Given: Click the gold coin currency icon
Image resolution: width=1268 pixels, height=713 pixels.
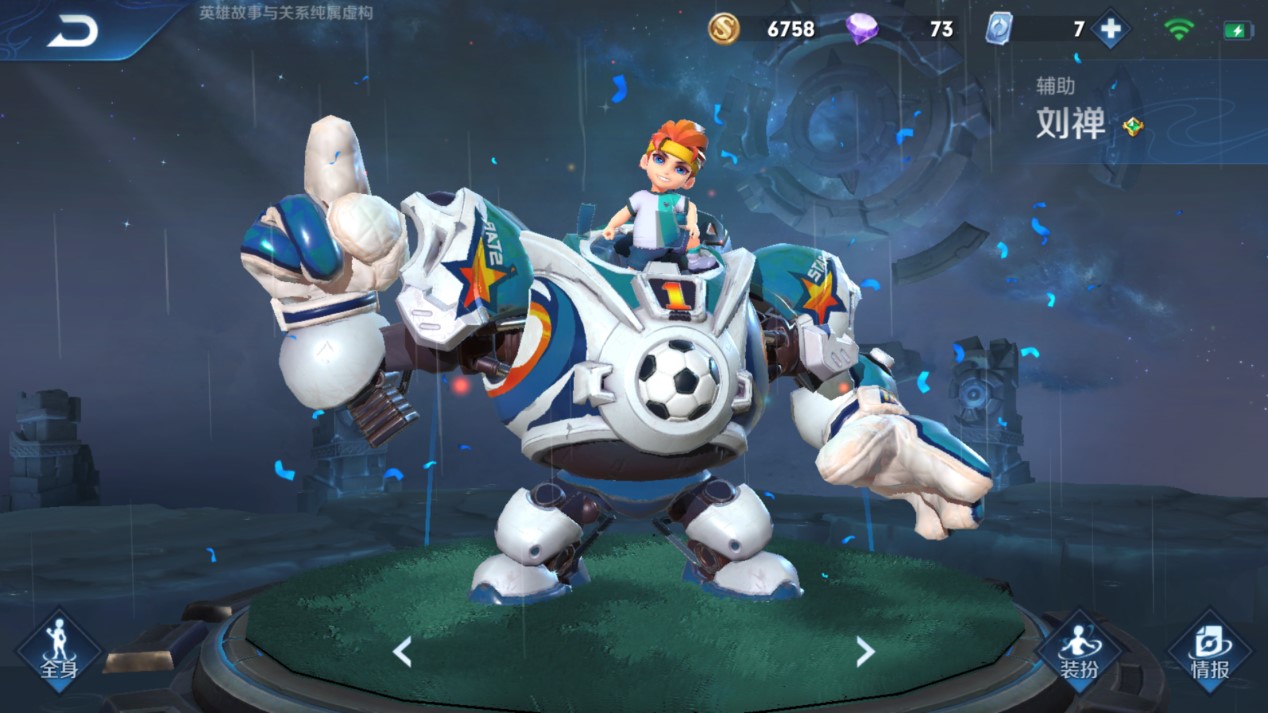Looking at the screenshot, I should click(x=724, y=29).
